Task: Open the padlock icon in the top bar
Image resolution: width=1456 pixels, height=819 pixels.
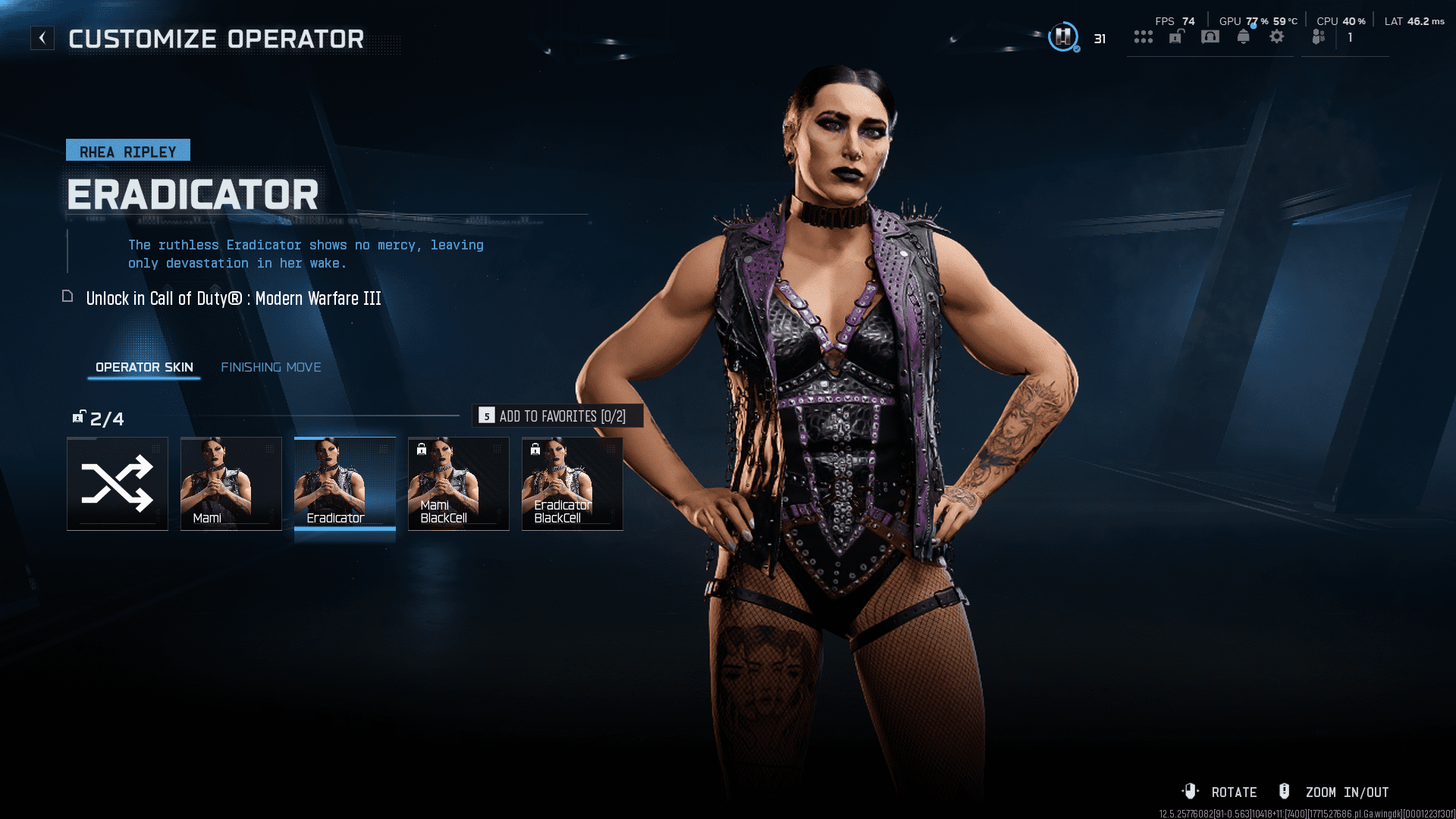Action: (x=1176, y=37)
